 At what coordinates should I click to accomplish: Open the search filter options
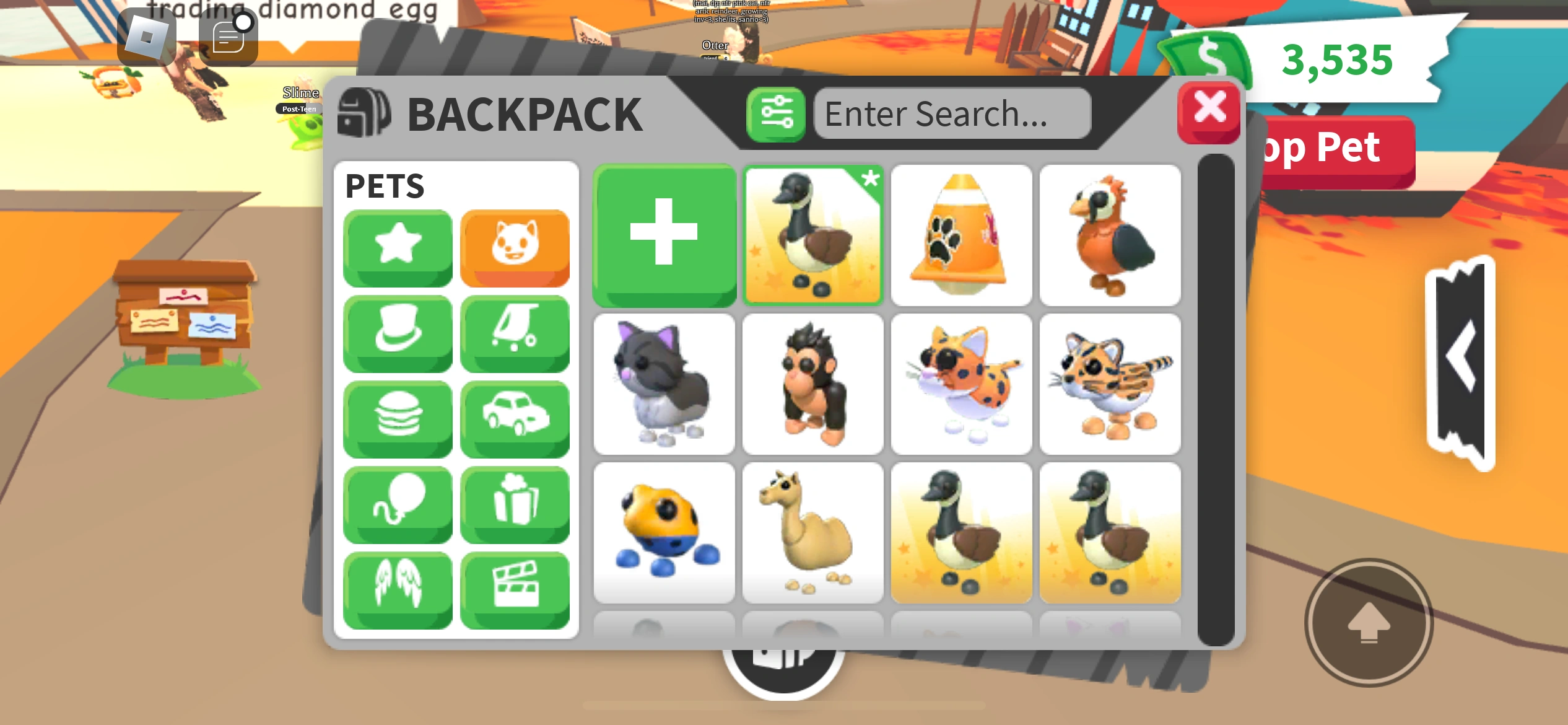(x=776, y=113)
